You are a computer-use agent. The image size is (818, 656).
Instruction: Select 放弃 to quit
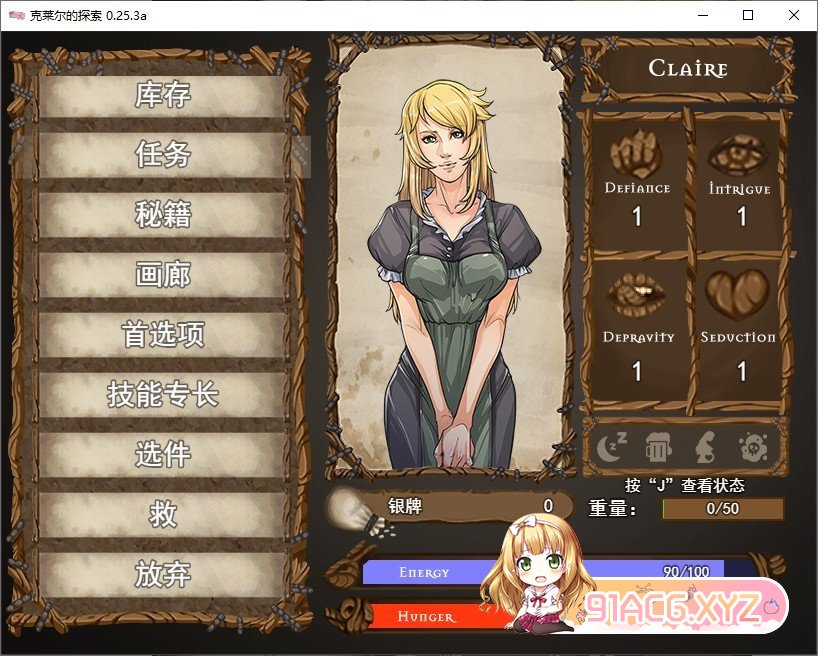(x=163, y=575)
